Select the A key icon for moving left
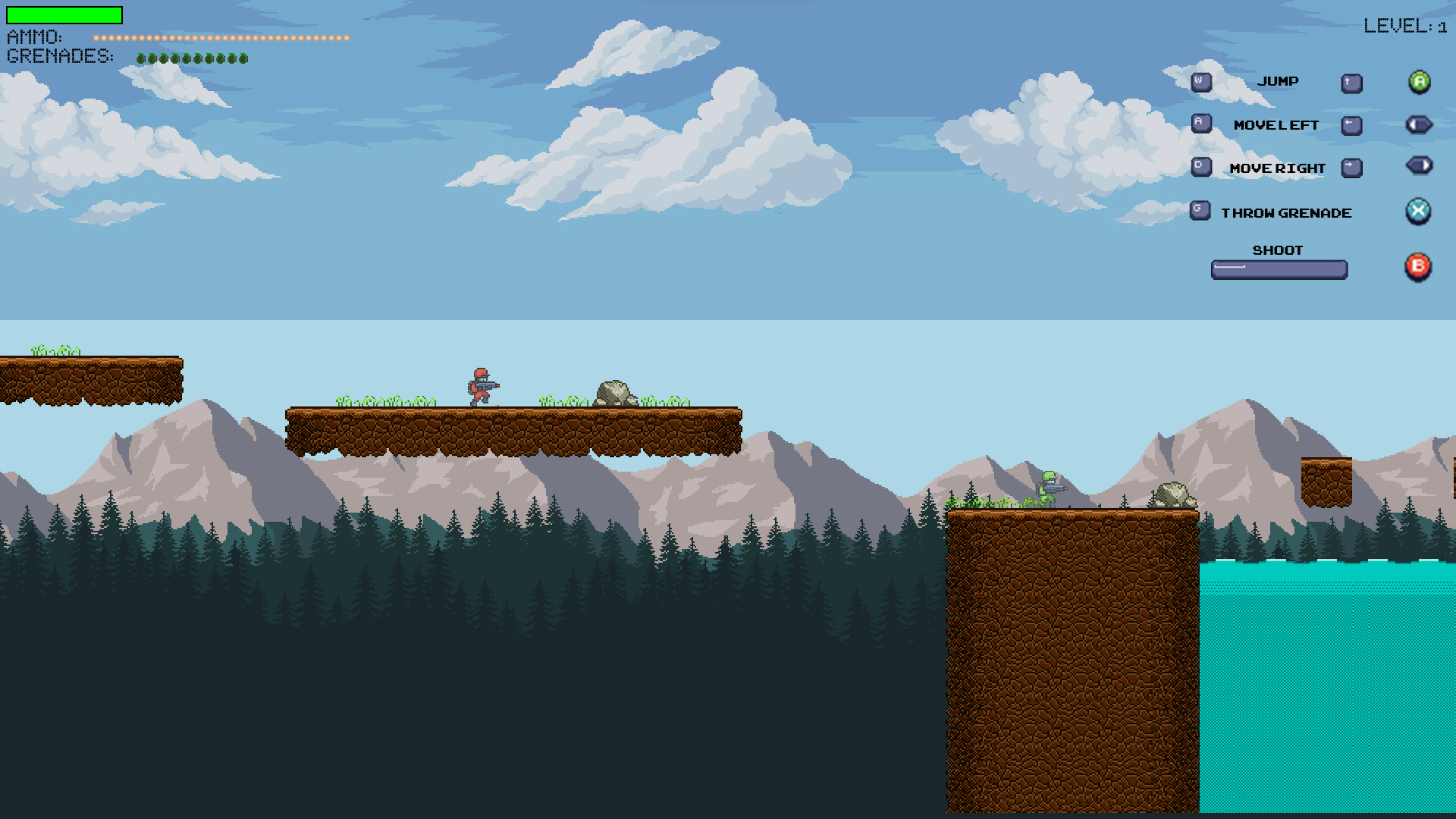1456x819 pixels. point(1200,124)
